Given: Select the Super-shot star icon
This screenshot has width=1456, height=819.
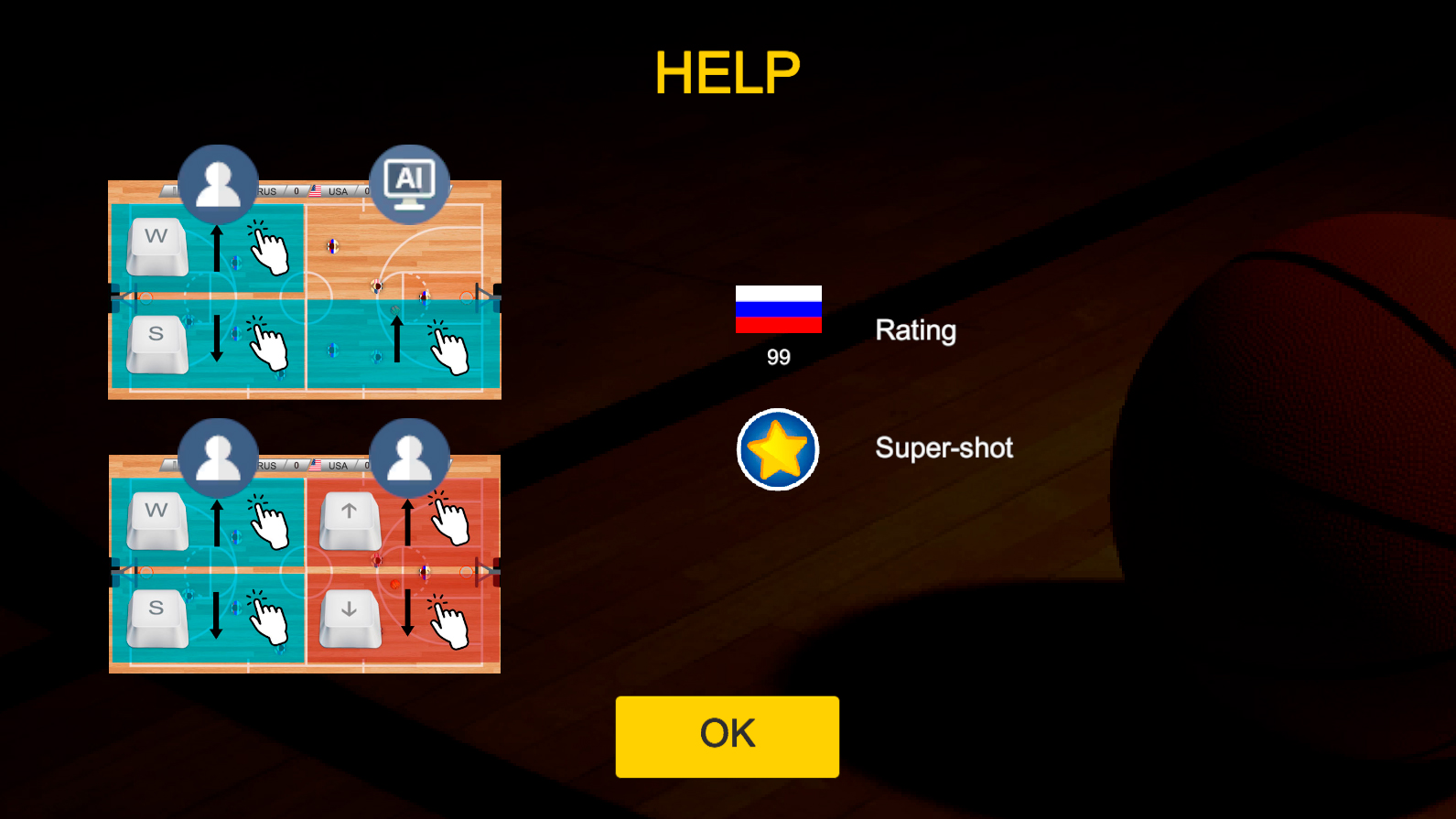Looking at the screenshot, I should [x=778, y=450].
